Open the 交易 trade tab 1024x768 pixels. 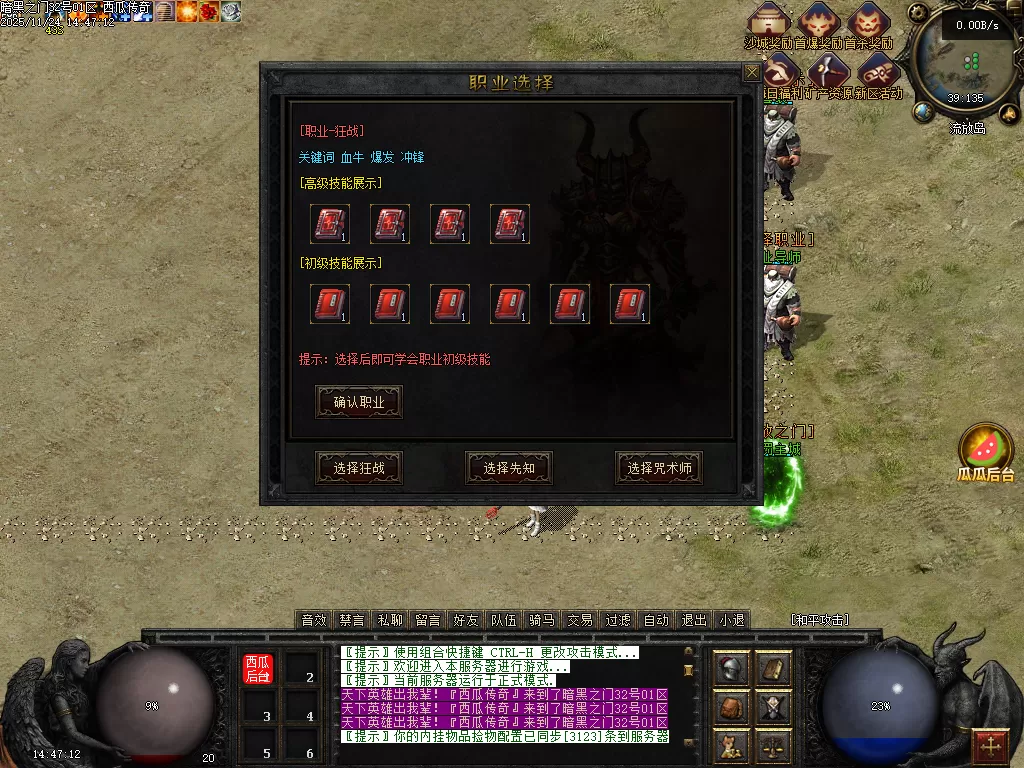click(579, 620)
